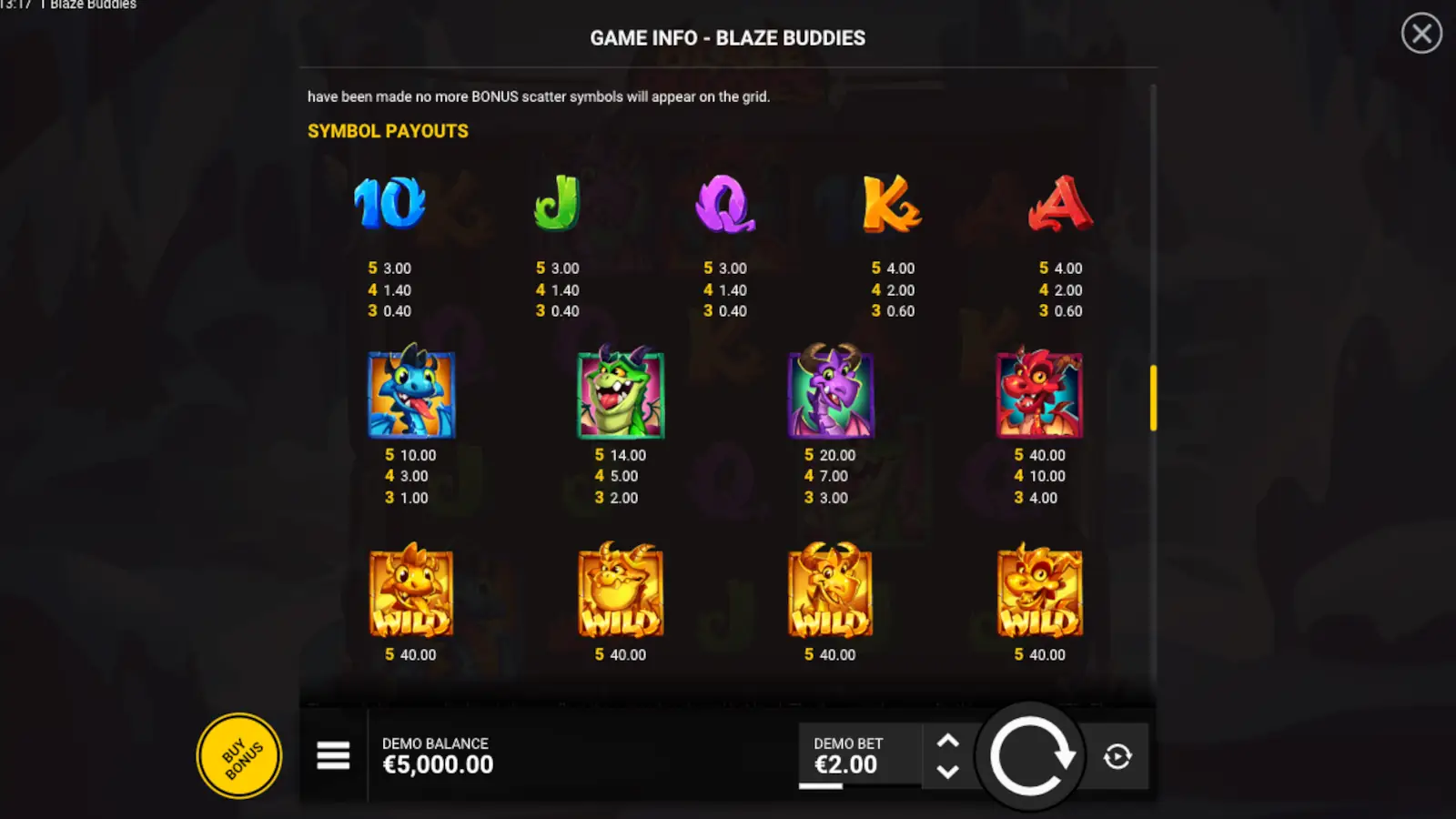Open the autoplay settings icon
The width and height of the screenshot is (1456, 819).
pyautogui.click(x=1118, y=756)
